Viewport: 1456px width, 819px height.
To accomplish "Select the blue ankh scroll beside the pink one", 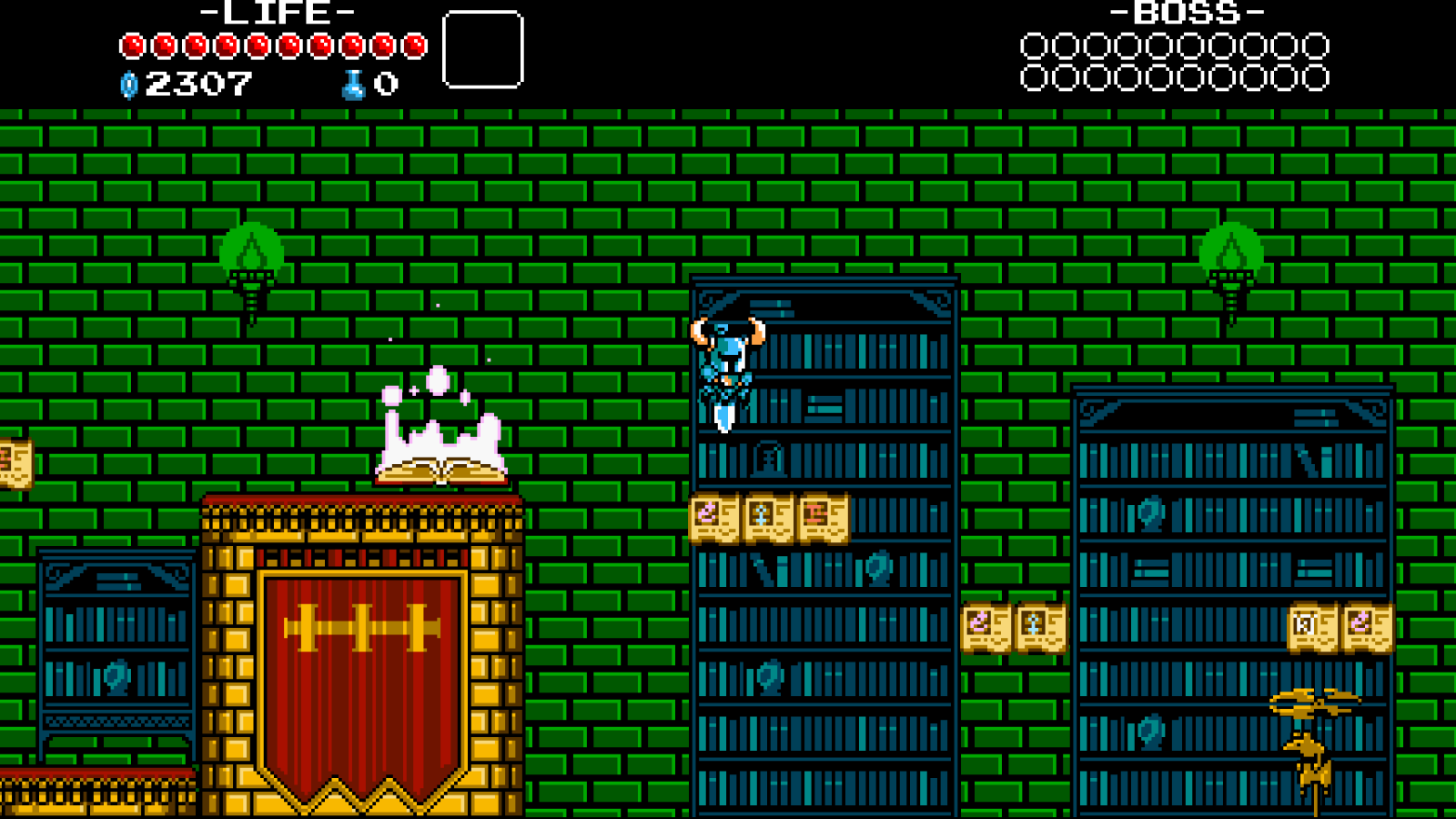I will pyautogui.click(x=766, y=517).
